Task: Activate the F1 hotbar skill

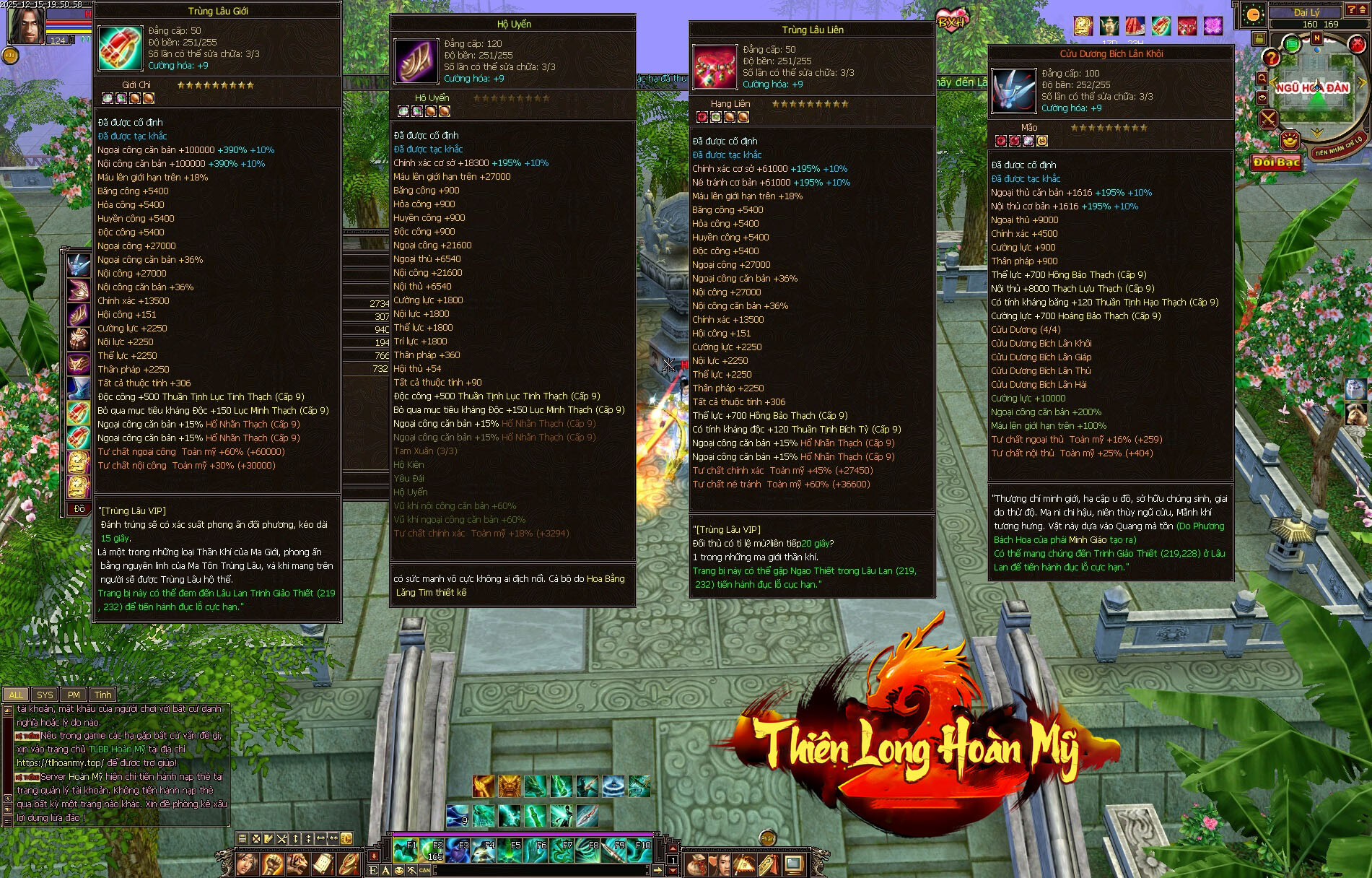Action: (406, 851)
